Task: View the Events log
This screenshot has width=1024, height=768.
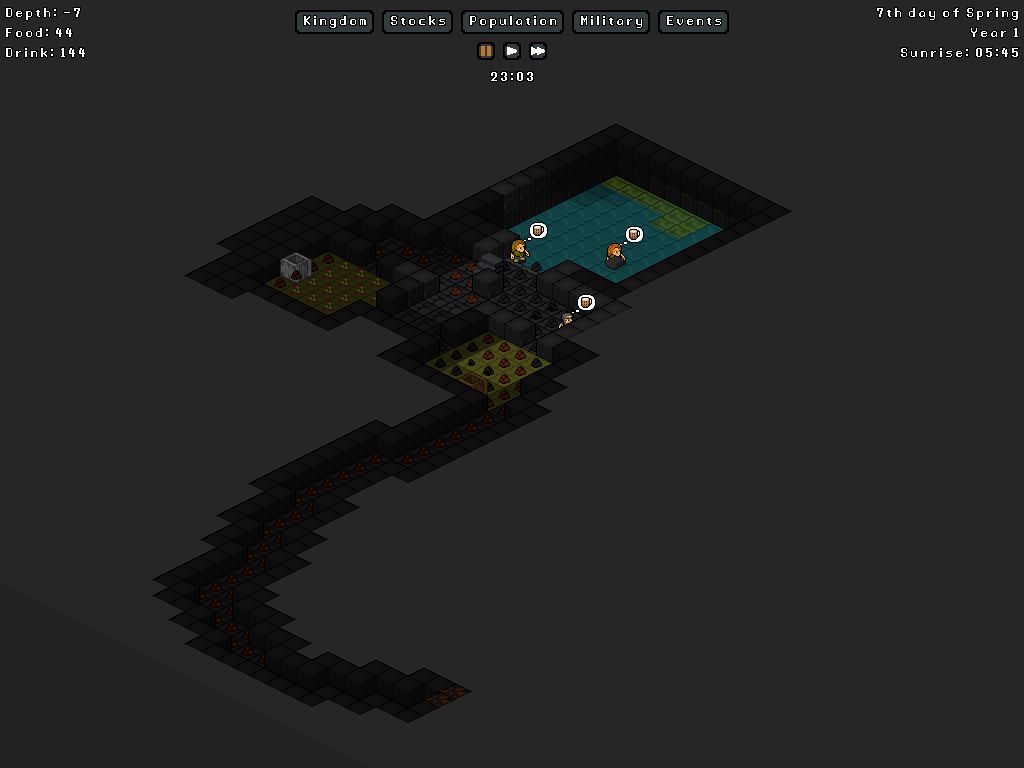Action: (x=693, y=21)
